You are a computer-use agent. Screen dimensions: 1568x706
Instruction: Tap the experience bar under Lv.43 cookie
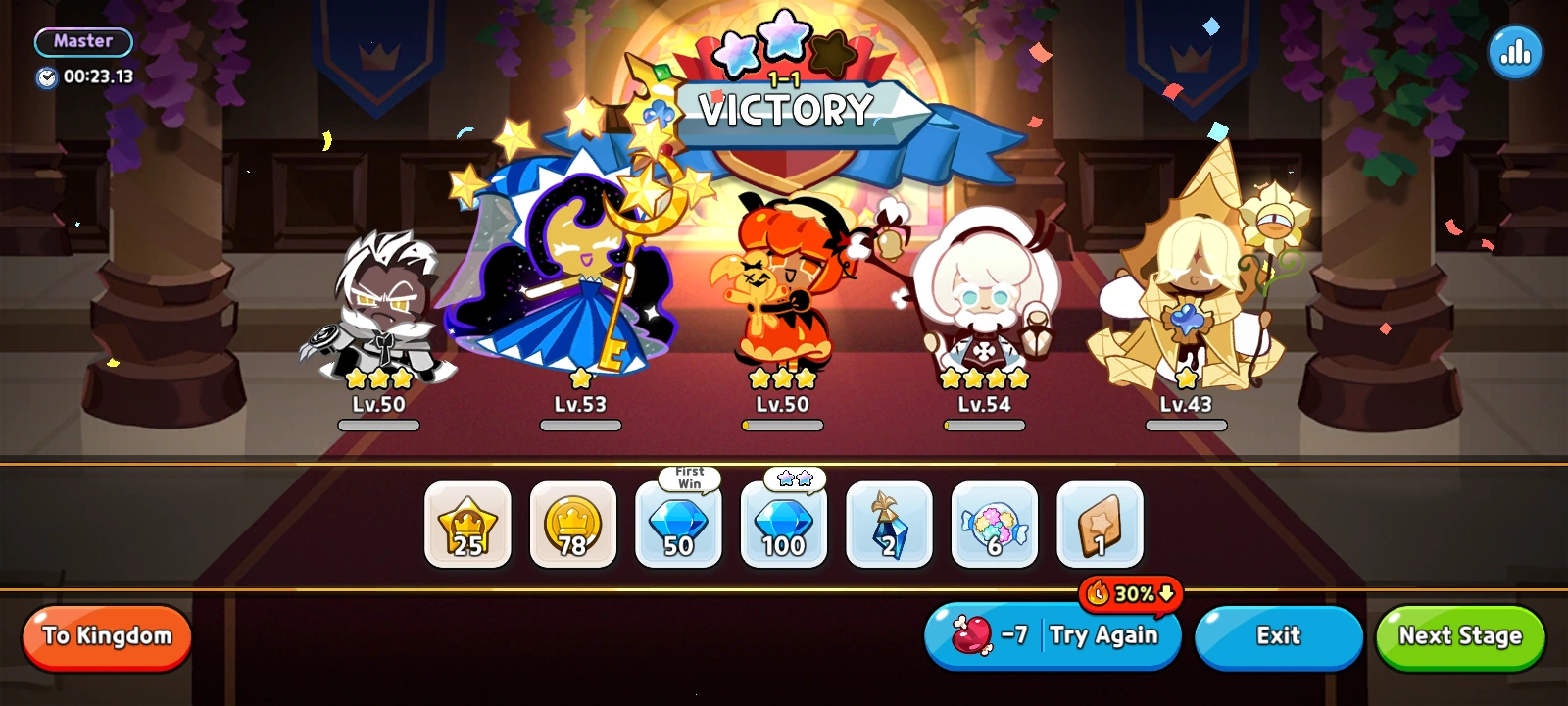1185,426
